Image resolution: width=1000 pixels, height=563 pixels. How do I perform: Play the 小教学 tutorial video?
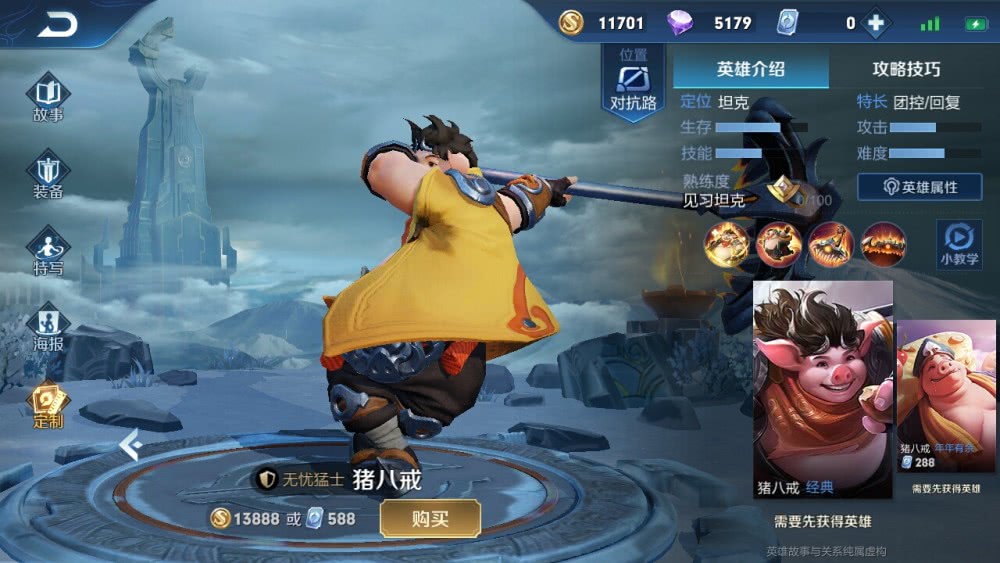point(958,243)
